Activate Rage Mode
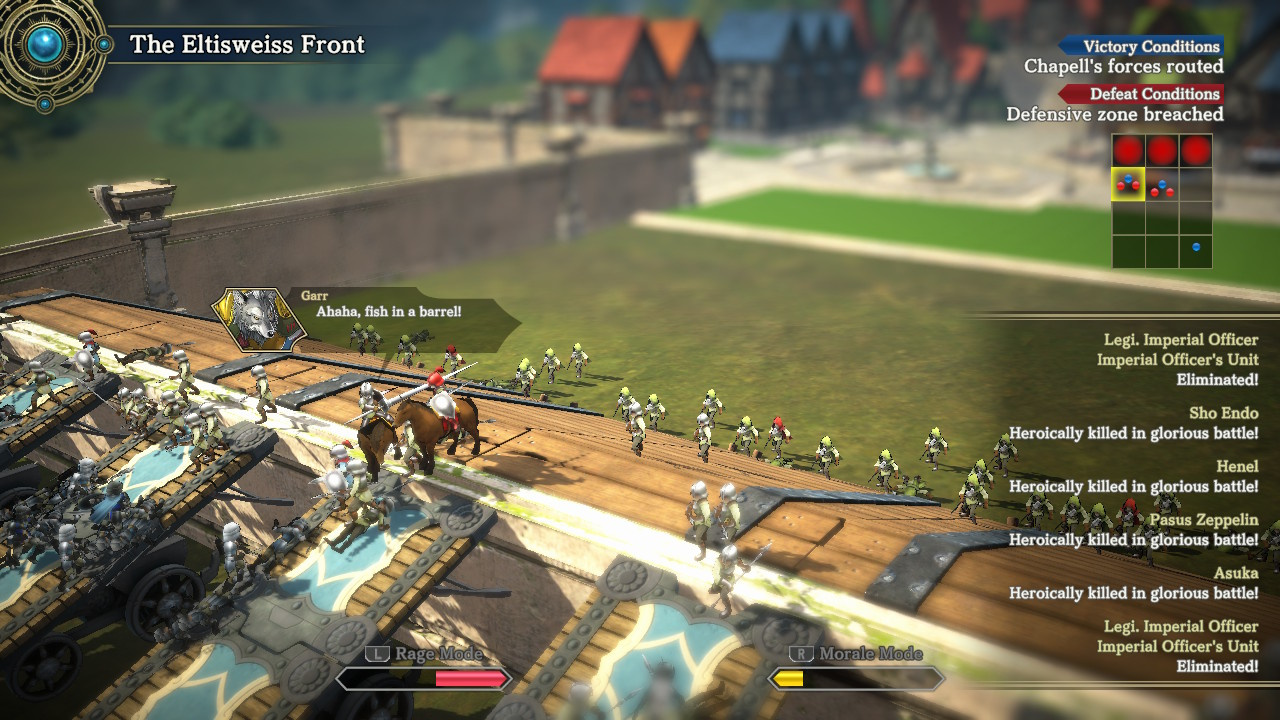Screen dimensions: 1280x720 click(424, 678)
